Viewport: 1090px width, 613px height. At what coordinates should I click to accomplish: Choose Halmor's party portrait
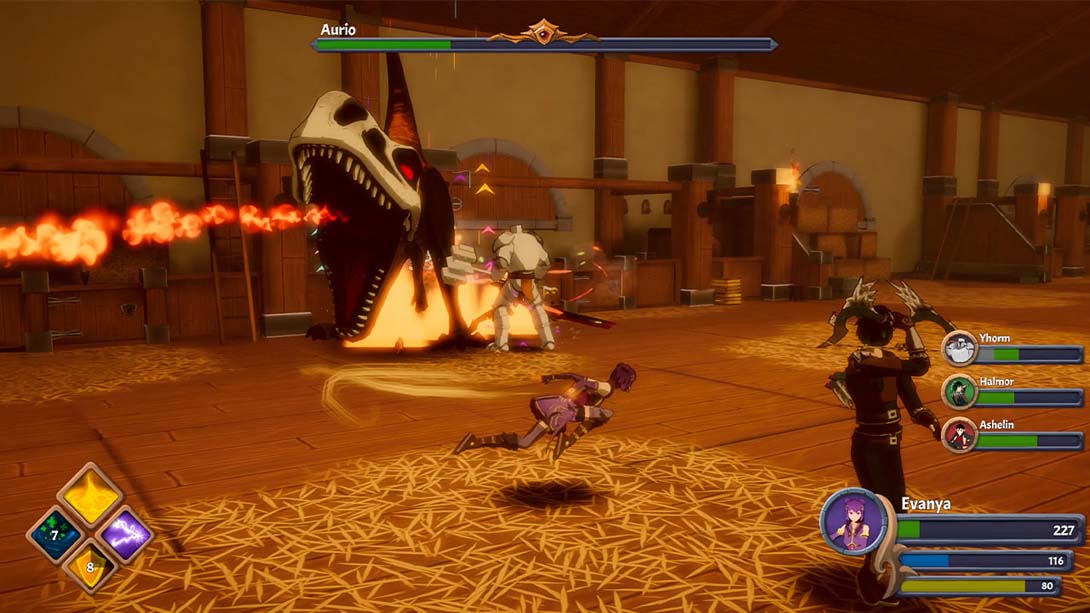pos(959,392)
